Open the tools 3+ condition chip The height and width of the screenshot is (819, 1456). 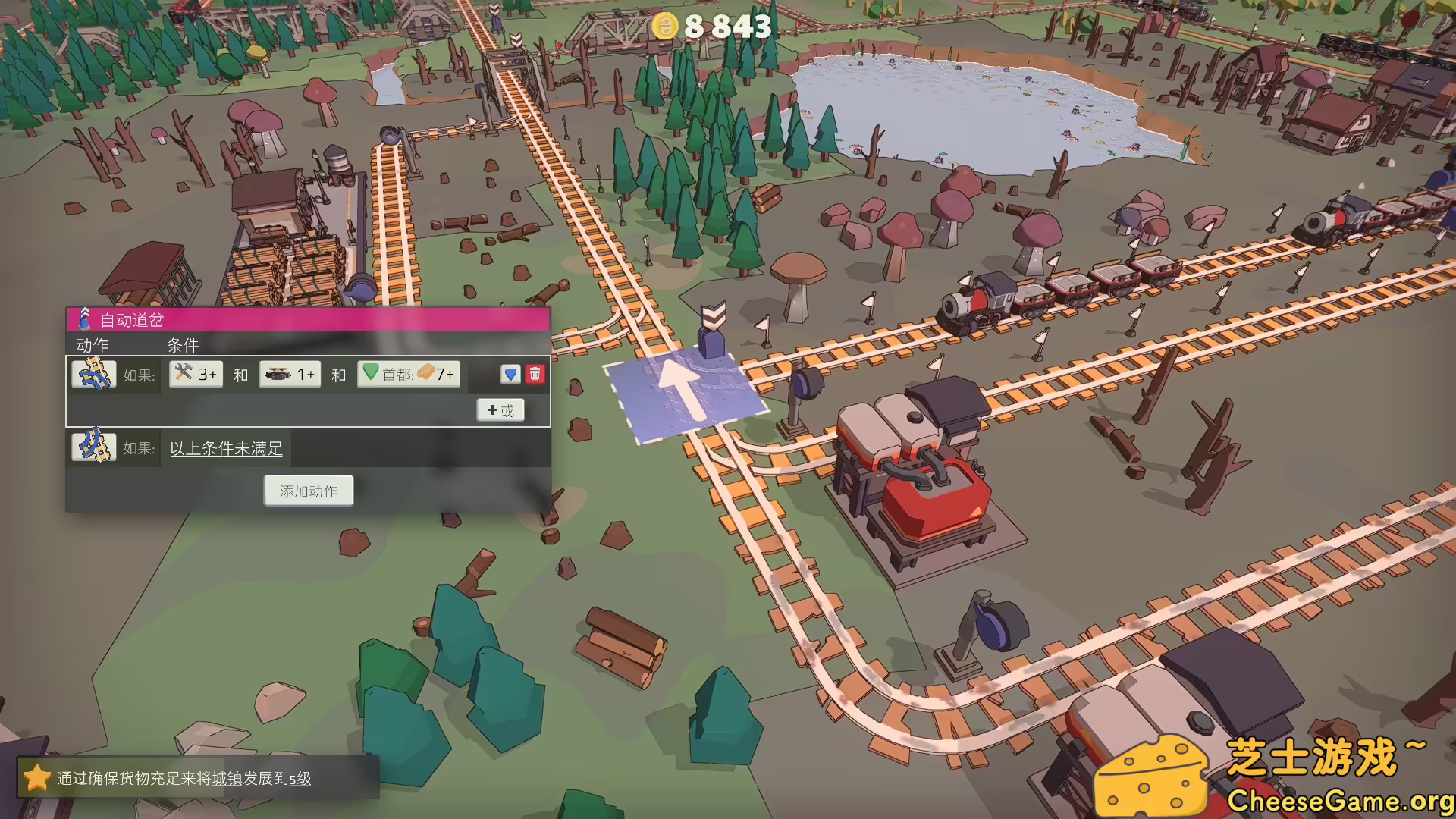click(194, 374)
